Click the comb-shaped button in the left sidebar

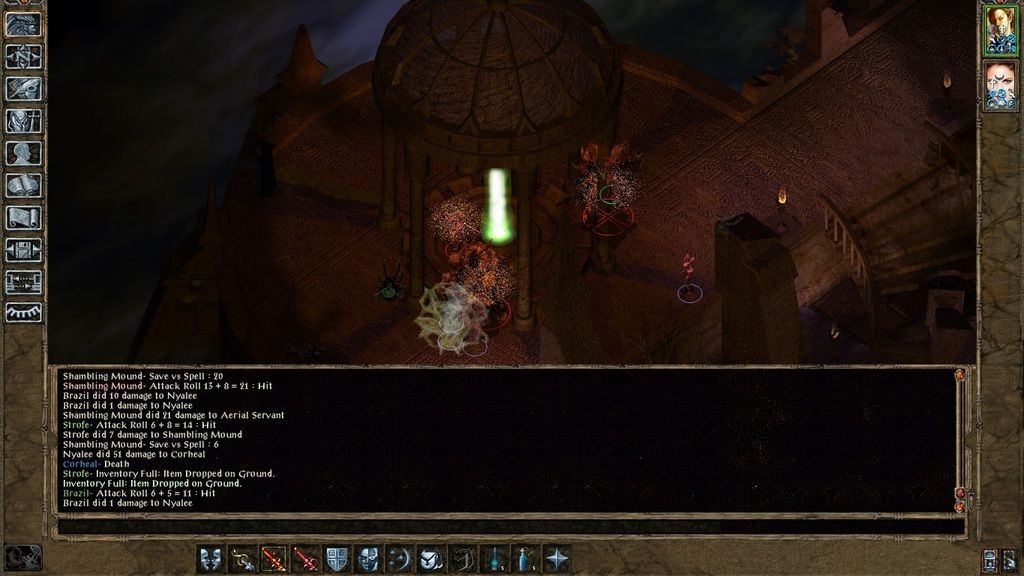(x=23, y=313)
